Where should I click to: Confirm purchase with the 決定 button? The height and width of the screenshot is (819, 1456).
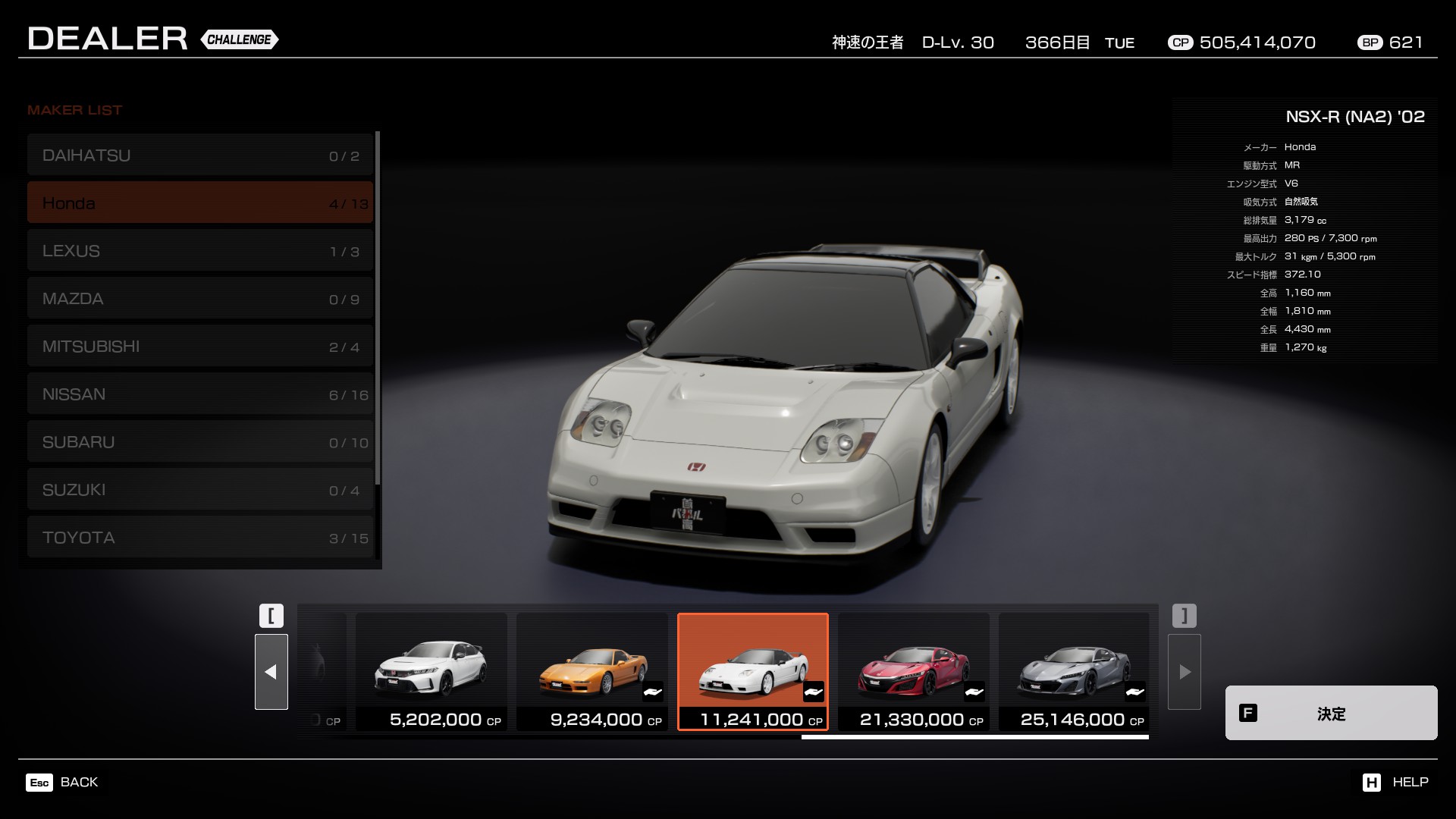[1331, 713]
